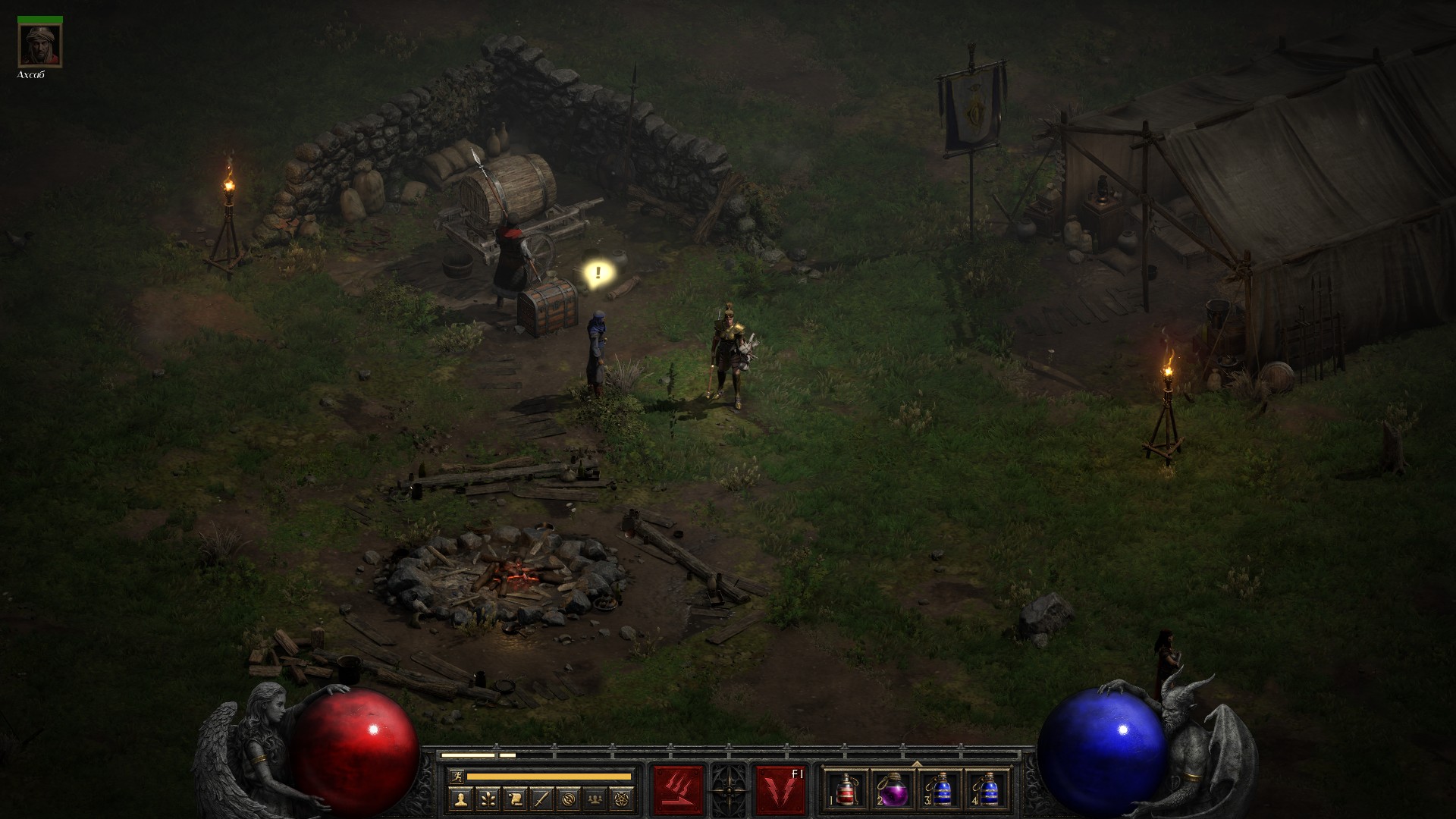
Task: Use the blue mana potion in slot 4
Action: coord(987,790)
